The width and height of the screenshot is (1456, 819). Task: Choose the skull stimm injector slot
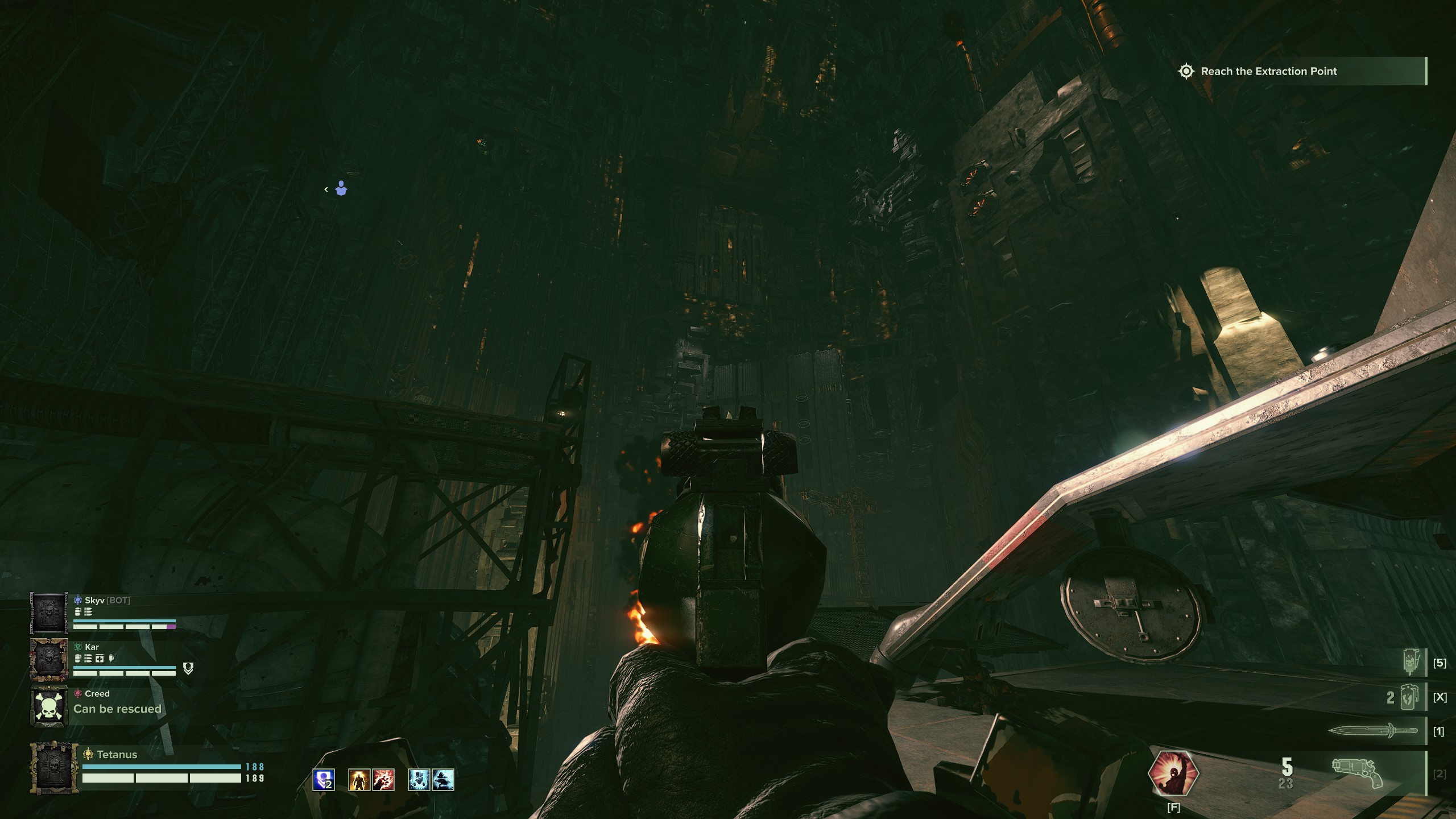(1412, 663)
